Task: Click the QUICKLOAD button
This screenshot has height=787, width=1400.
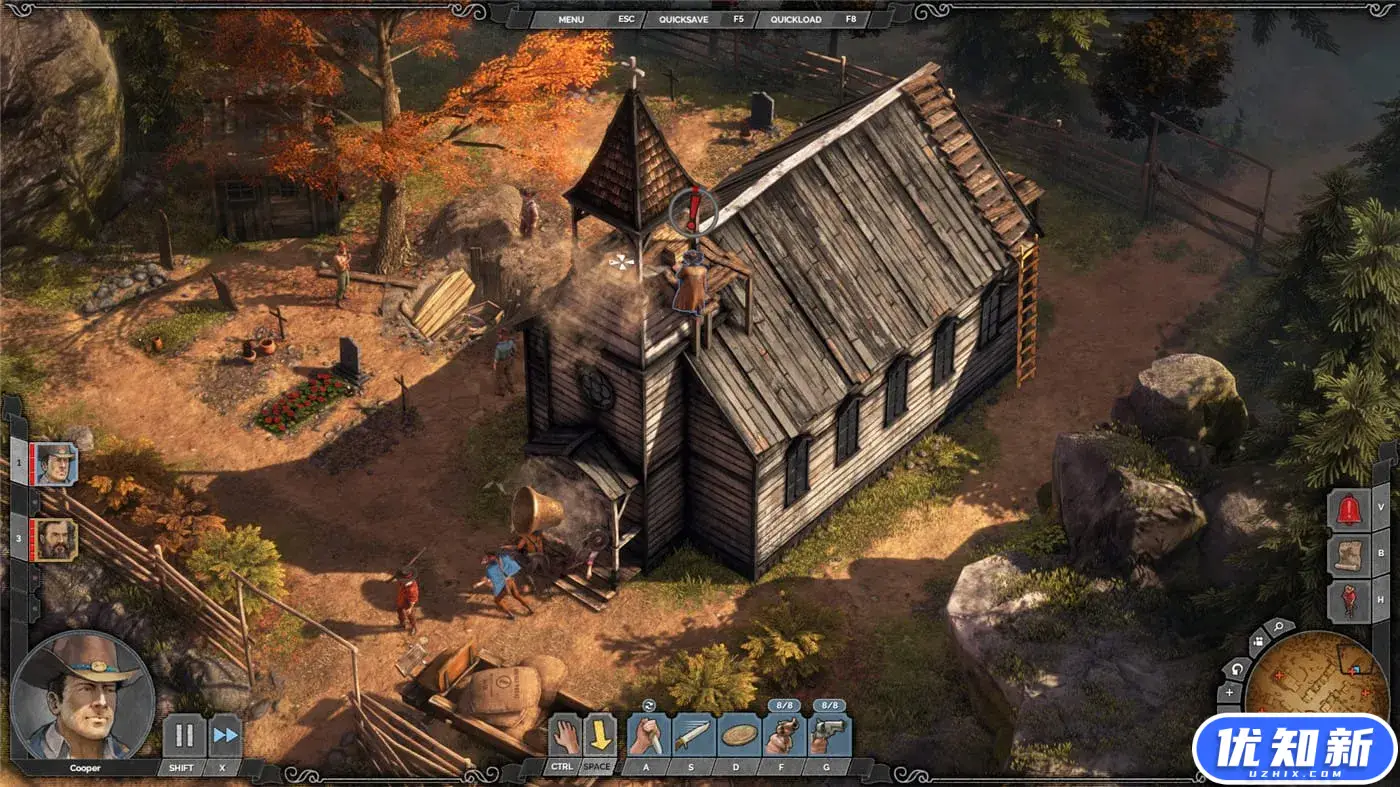Action: click(797, 19)
